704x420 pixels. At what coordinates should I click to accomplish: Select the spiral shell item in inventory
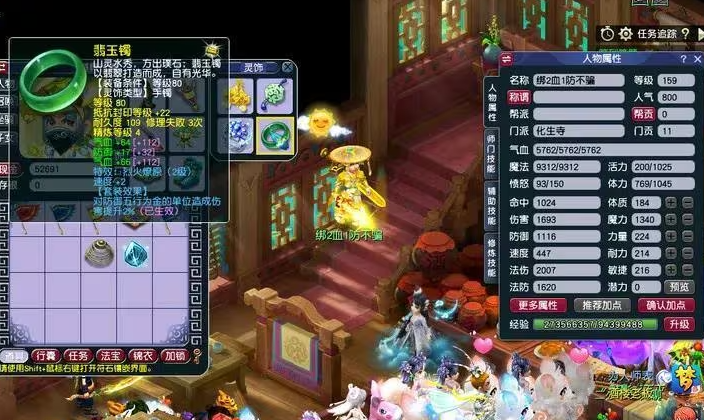click(99, 253)
